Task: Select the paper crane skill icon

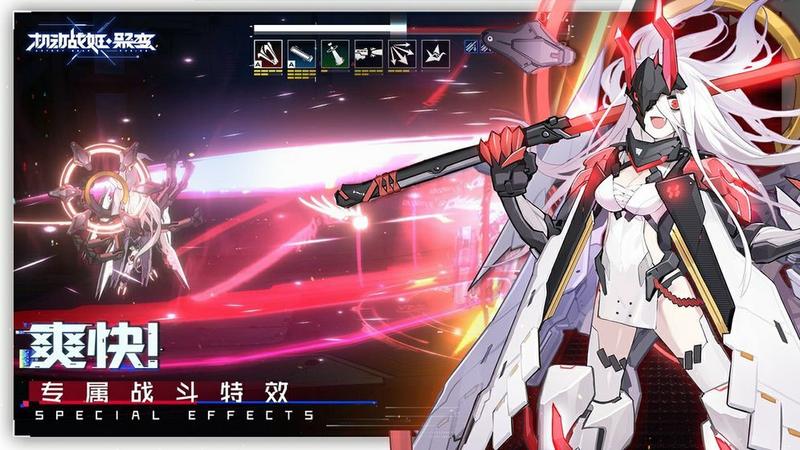Action: pyautogui.click(x=436, y=54)
